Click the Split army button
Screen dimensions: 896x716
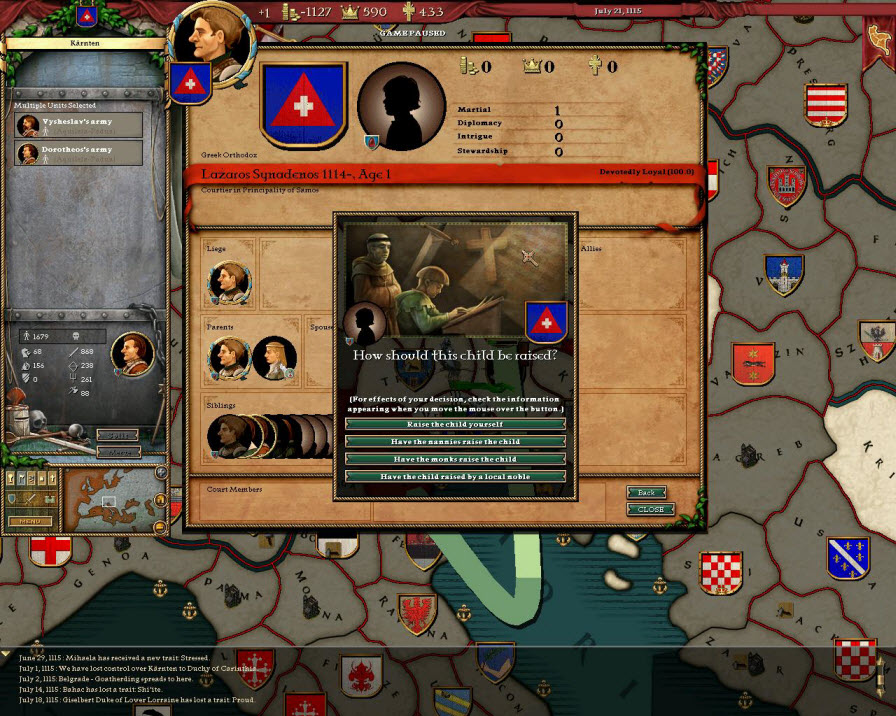coord(118,436)
